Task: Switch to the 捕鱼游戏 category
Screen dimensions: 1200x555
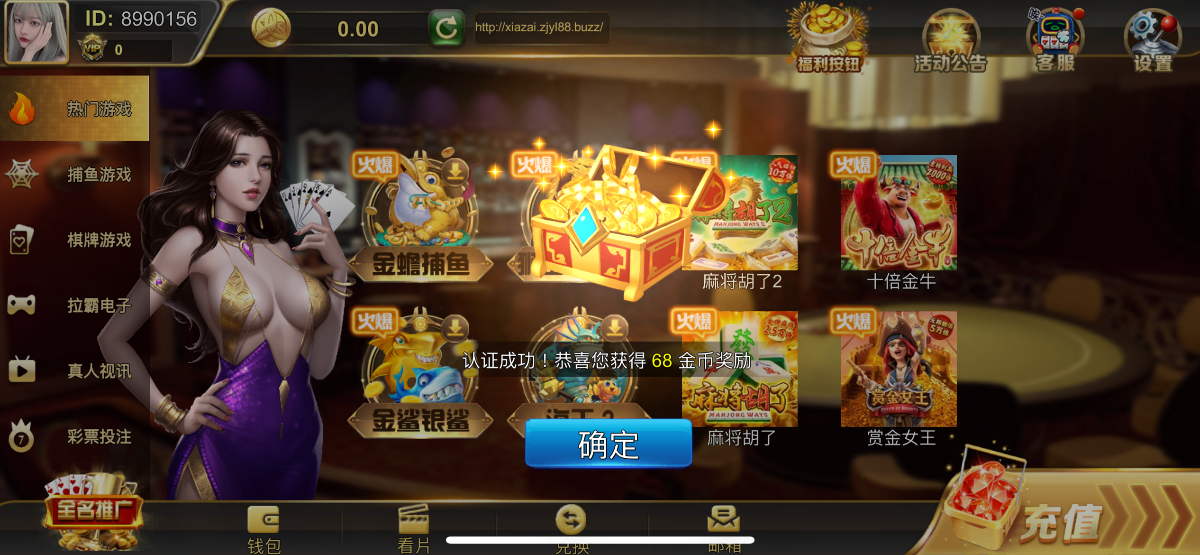Action: (x=75, y=174)
